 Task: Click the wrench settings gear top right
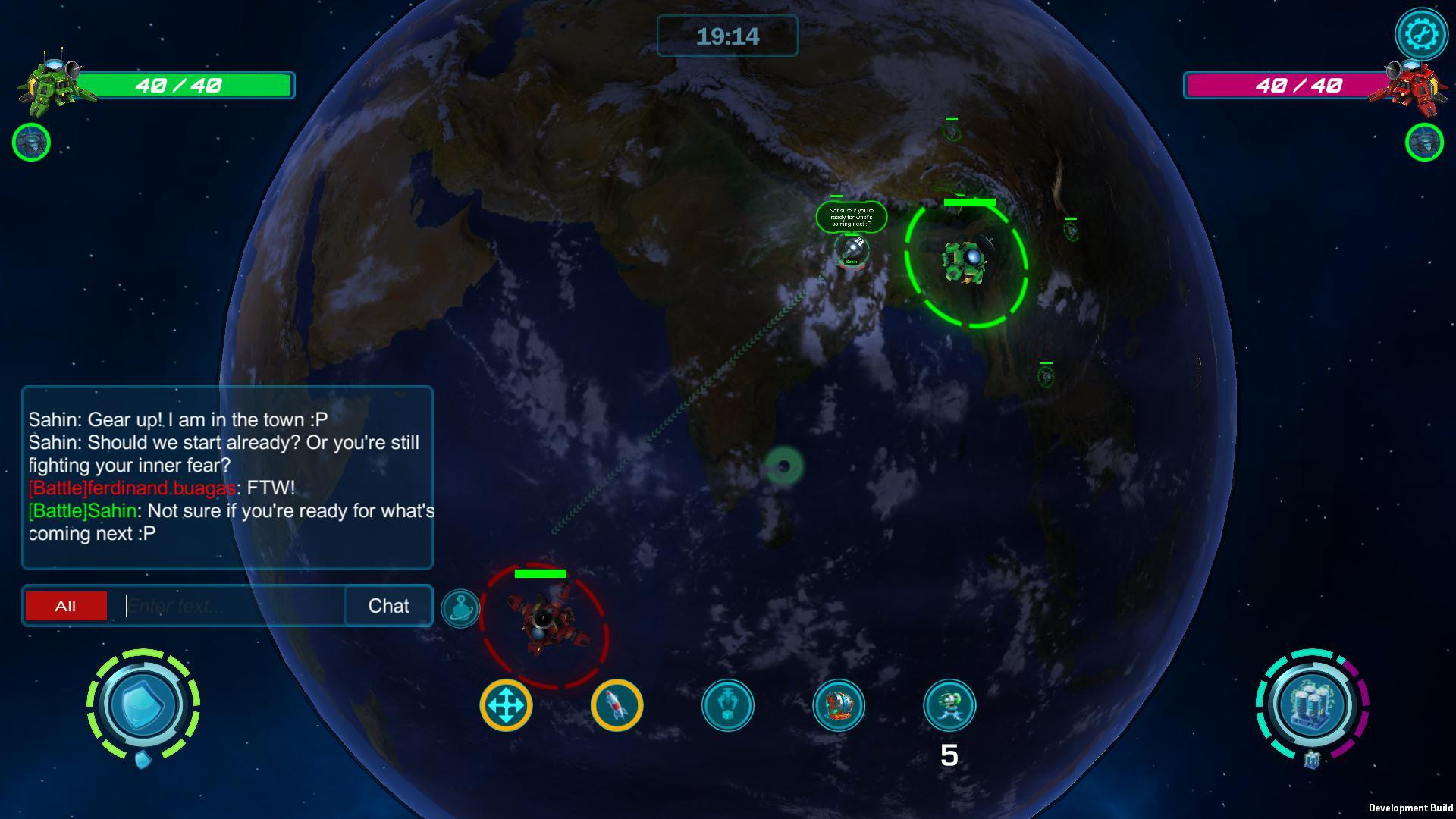(1421, 33)
